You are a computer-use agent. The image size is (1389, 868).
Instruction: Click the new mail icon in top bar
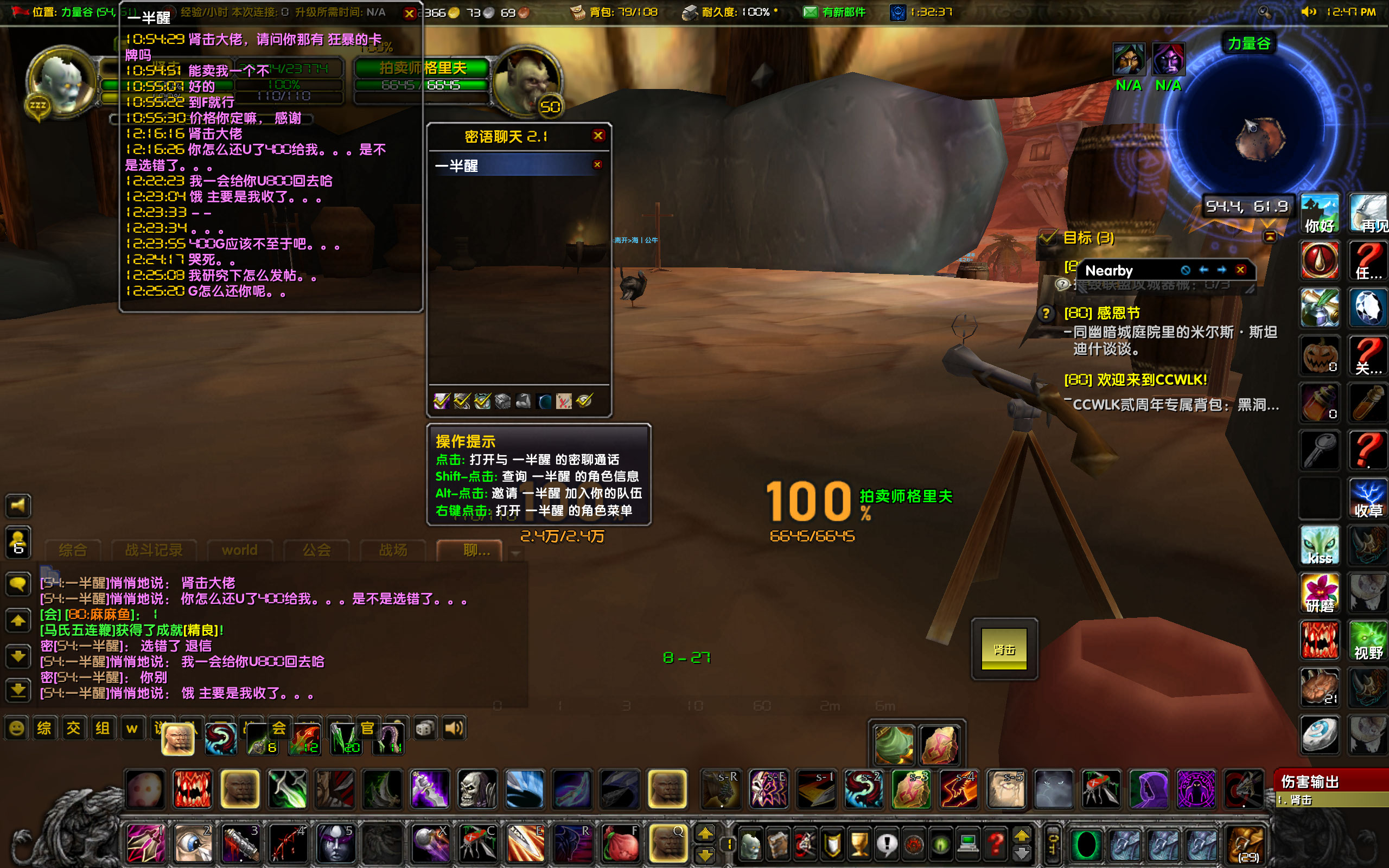point(812,11)
